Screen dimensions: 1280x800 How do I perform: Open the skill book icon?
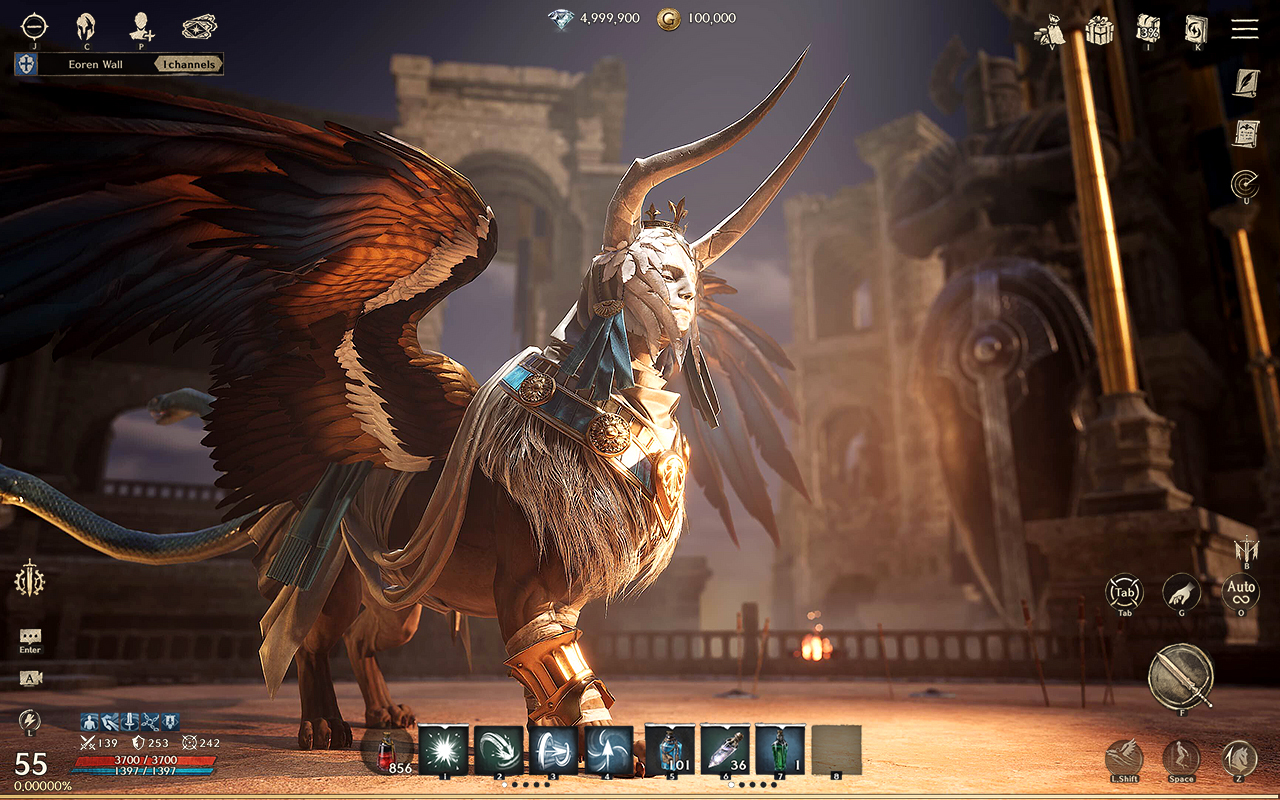[x=1195, y=28]
